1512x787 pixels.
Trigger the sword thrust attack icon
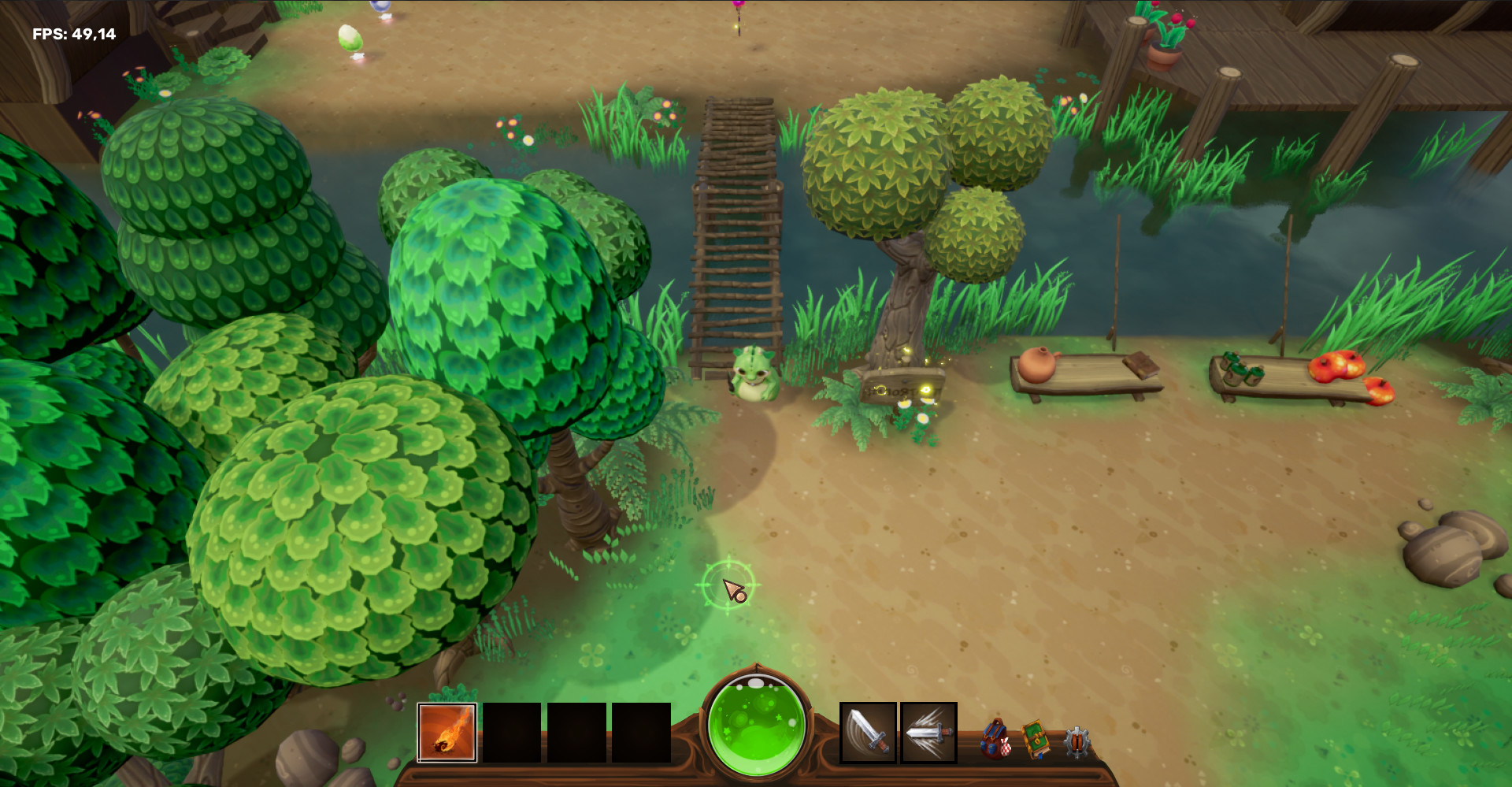click(x=927, y=734)
